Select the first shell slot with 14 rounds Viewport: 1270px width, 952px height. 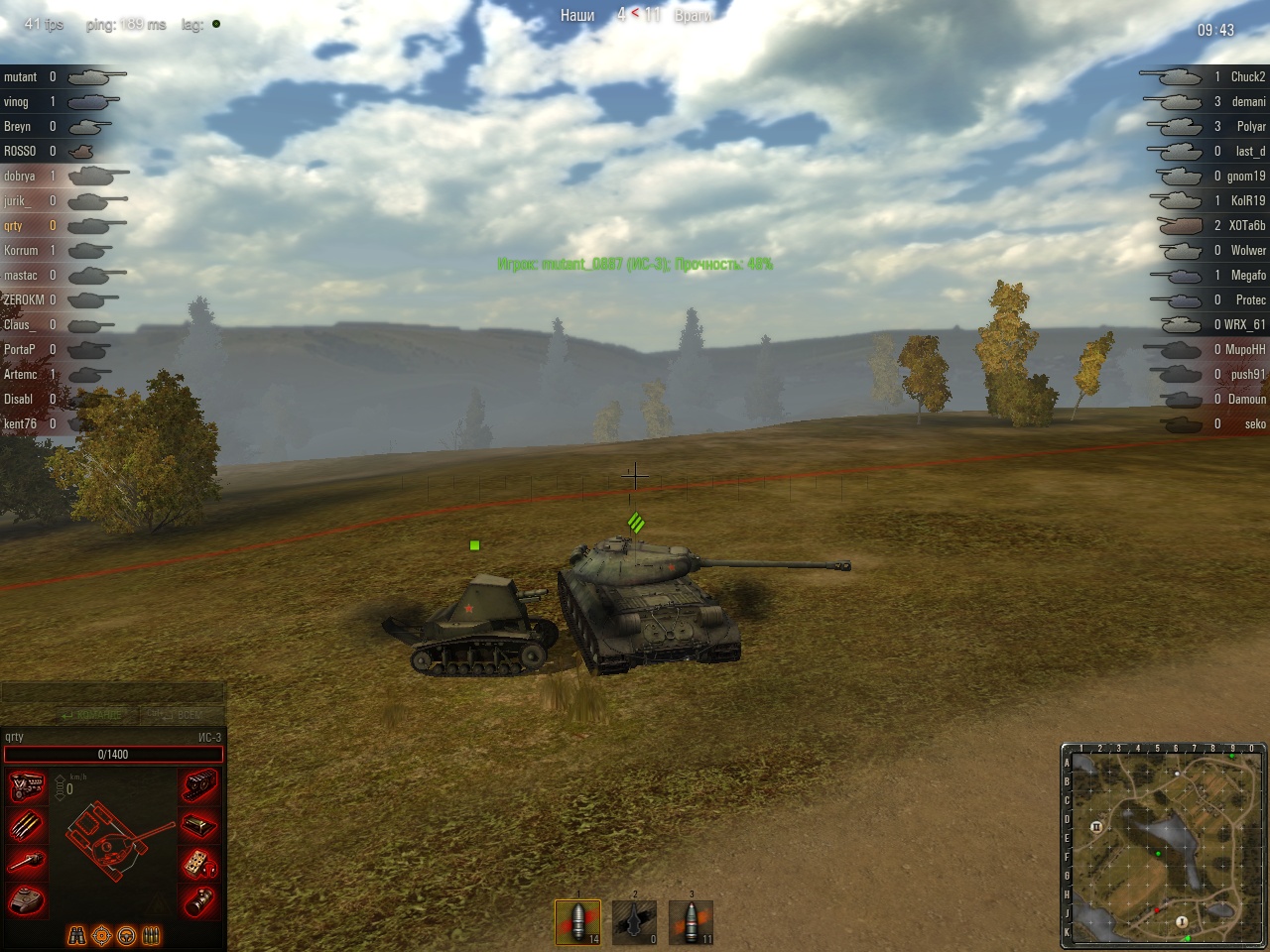[x=577, y=922]
